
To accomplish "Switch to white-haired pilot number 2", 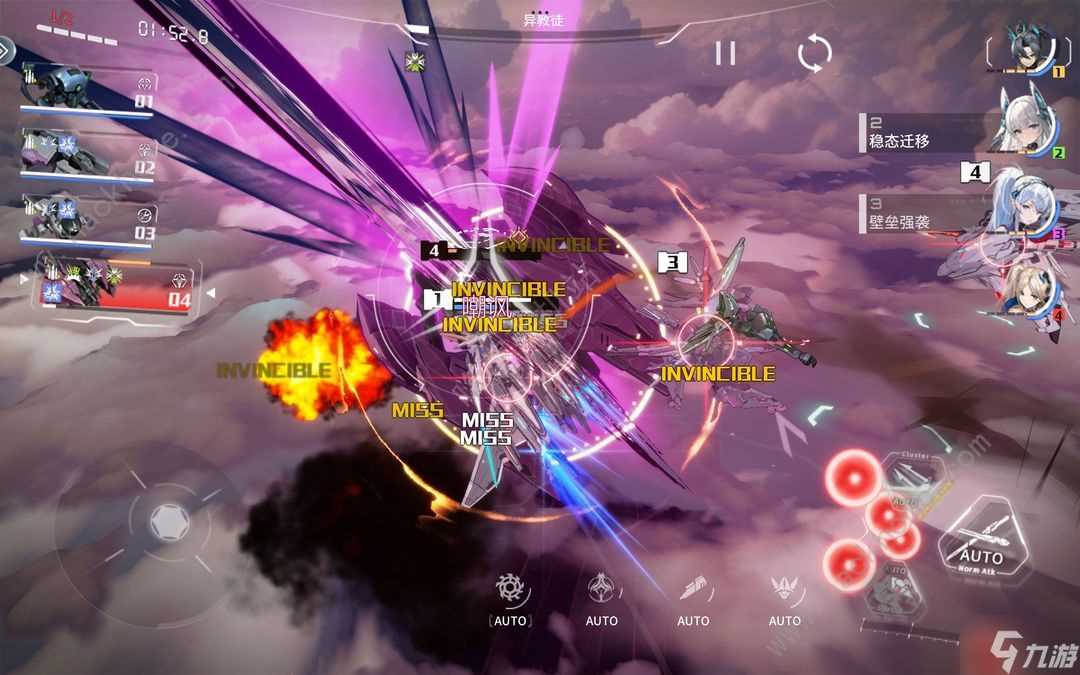I will pyautogui.click(x=1028, y=118).
